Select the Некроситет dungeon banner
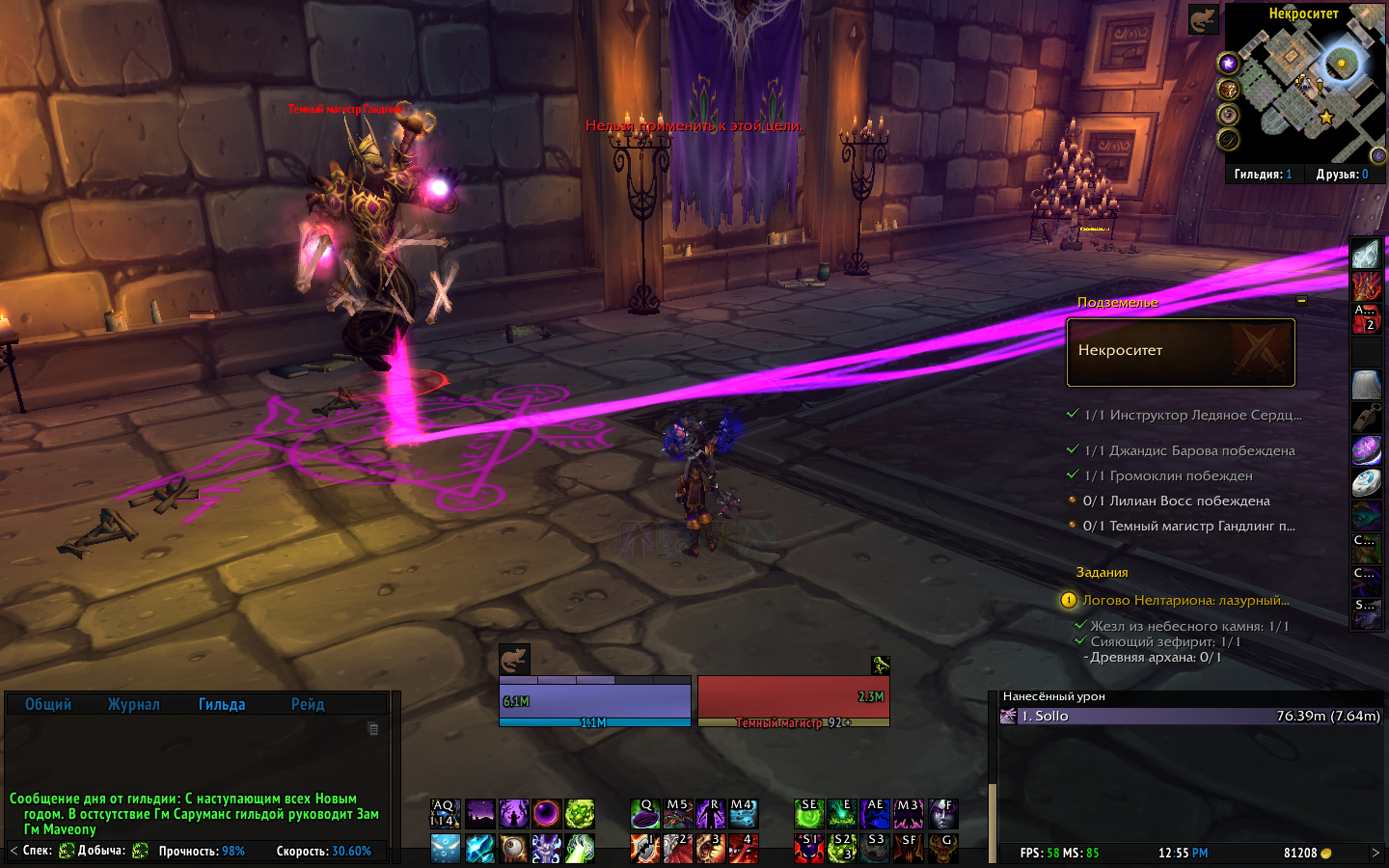This screenshot has height=868, width=1389. pyautogui.click(x=1181, y=352)
